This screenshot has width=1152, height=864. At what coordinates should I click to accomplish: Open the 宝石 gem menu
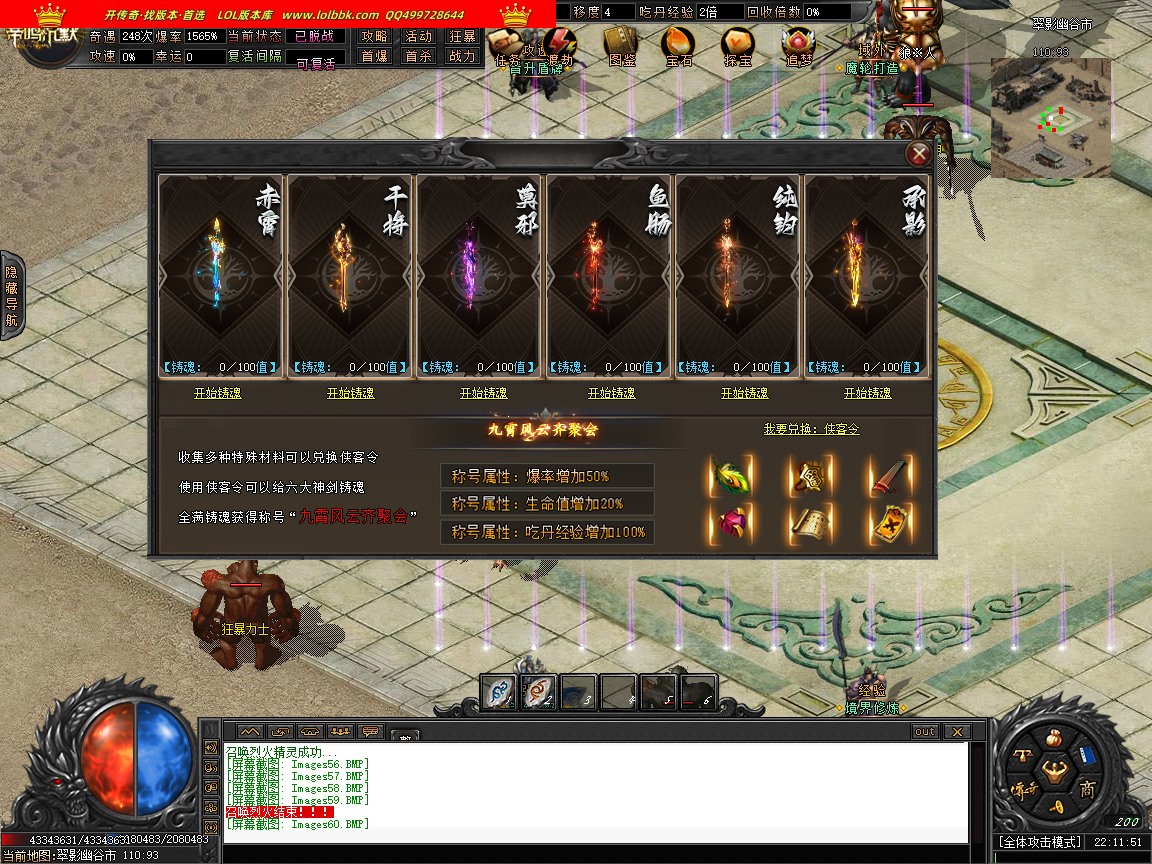tap(679, 45)
